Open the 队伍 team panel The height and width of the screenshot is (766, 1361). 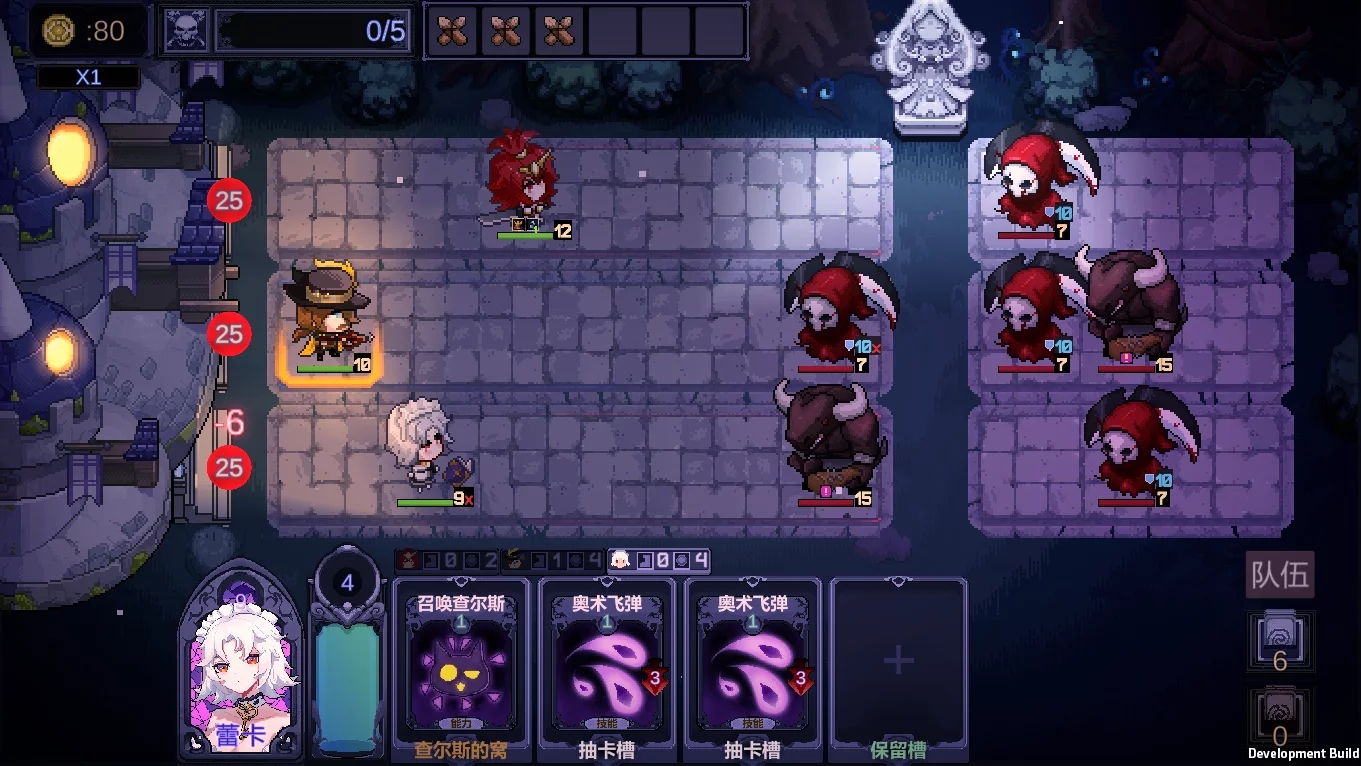[x=1279, y=574]
